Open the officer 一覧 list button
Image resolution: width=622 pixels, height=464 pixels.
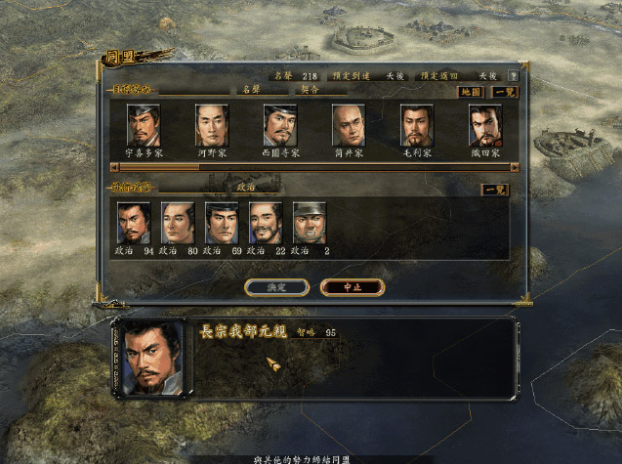(495, 189)
